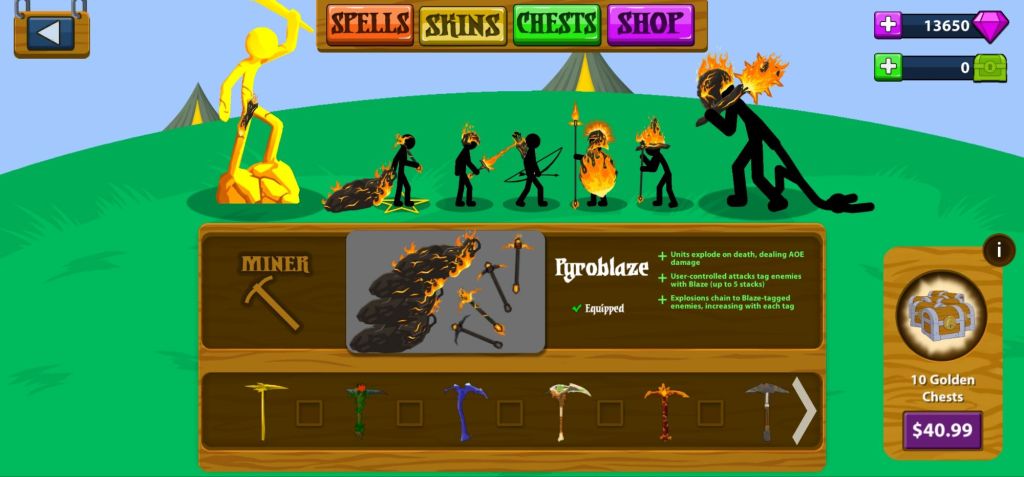1024x477 pixels.
Task: Show info with the round i button
Action: coord(998,250)
